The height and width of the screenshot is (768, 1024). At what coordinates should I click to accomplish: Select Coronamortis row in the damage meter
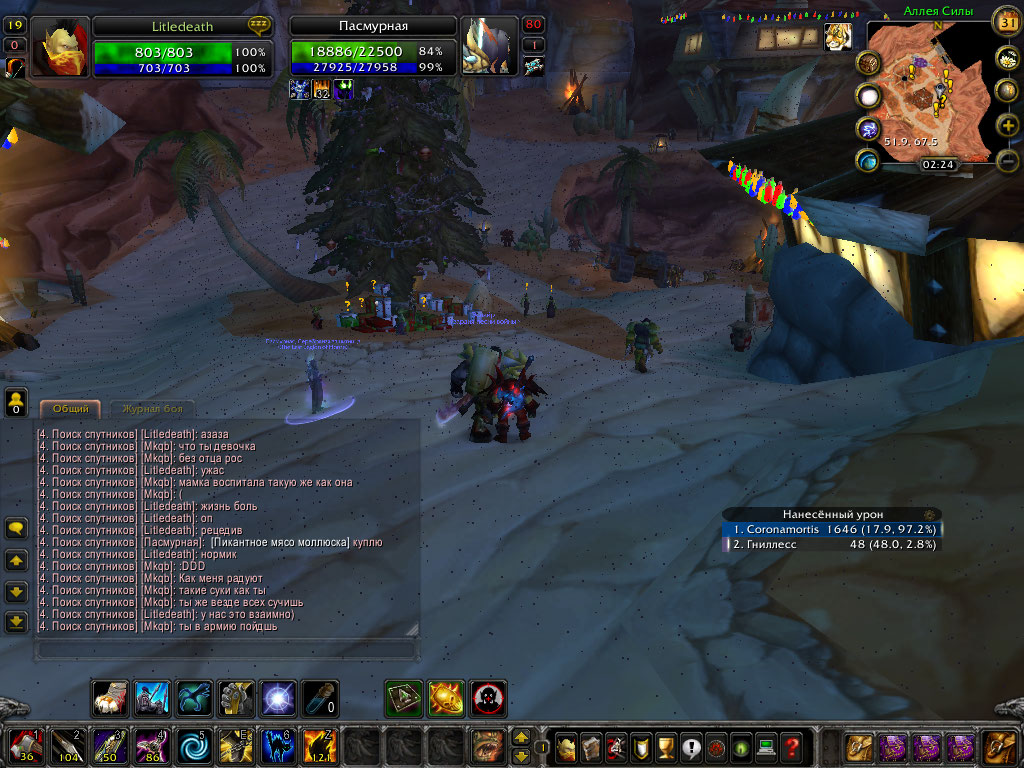[832, 530]
